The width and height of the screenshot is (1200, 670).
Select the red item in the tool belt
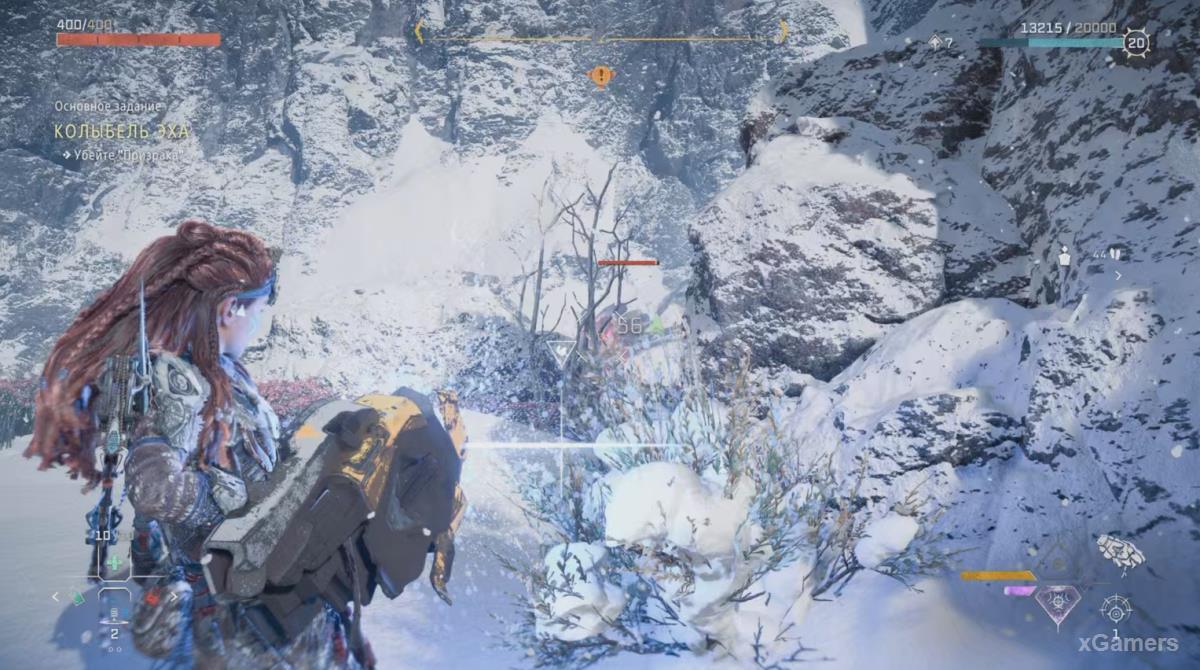(151, 598)
